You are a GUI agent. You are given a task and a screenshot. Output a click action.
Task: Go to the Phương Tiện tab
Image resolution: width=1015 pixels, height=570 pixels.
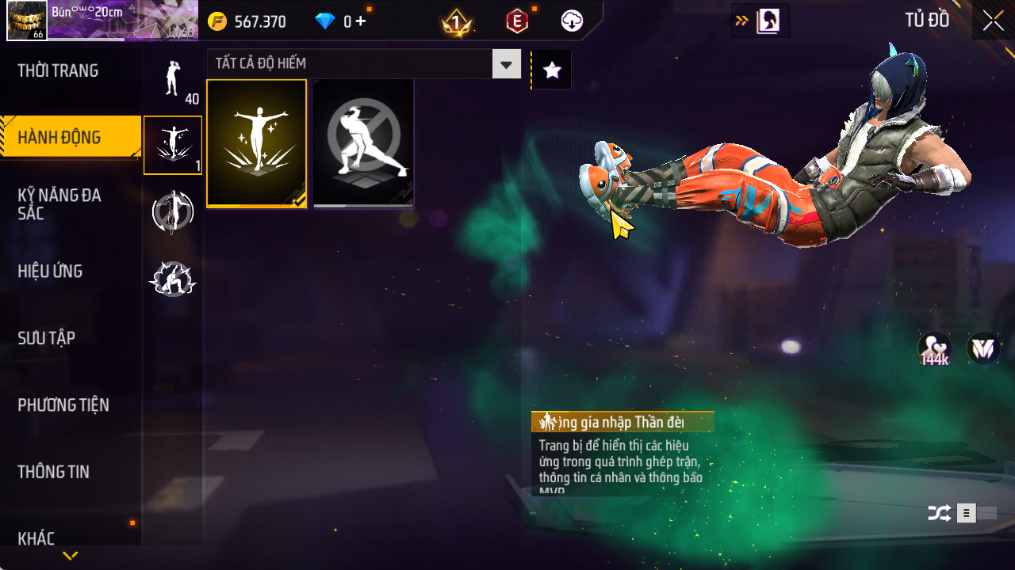[63, 405]
